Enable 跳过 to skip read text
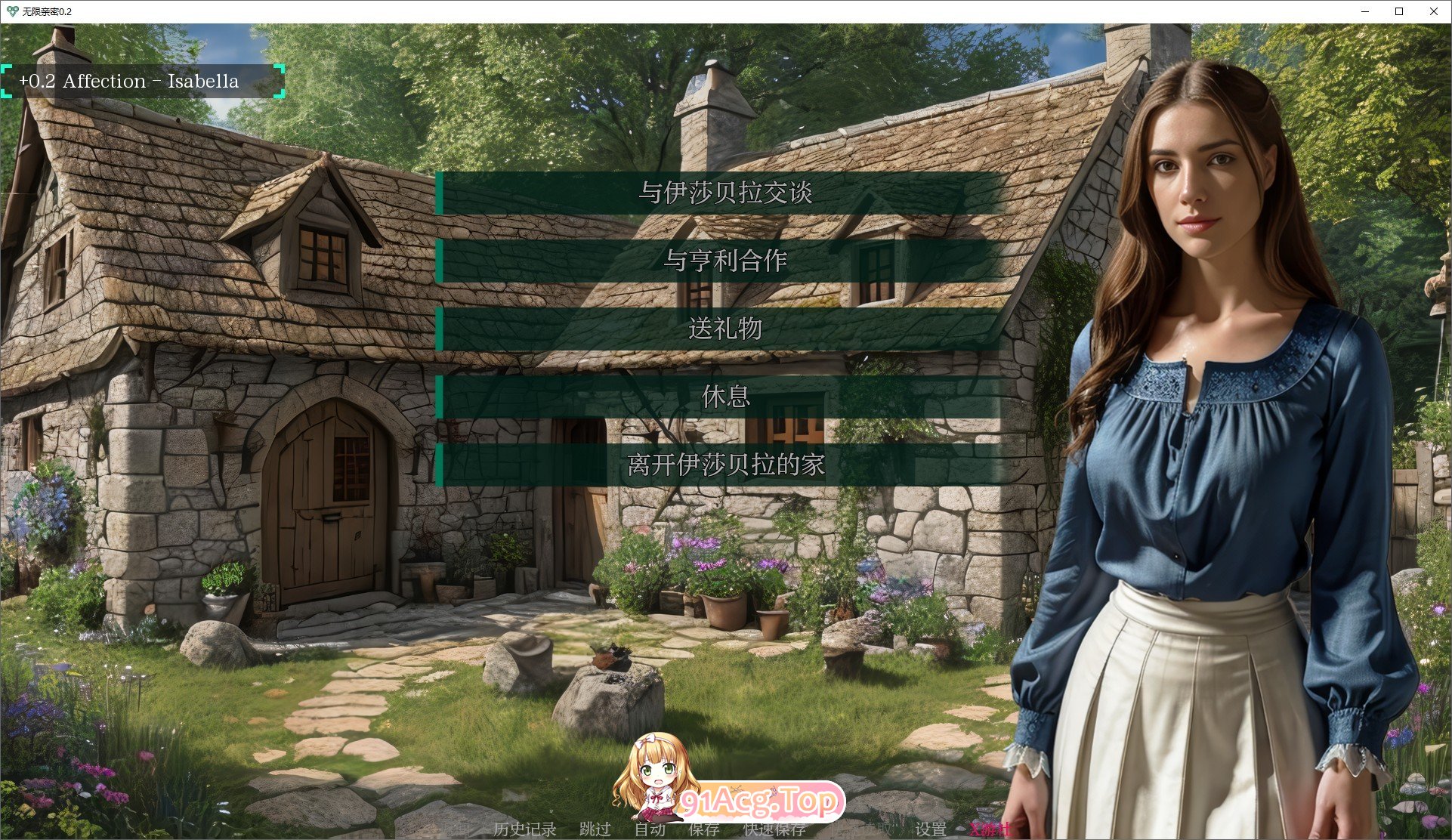Image resolution: width=1452 pixels, height=840 pixels. pos(596,829)
